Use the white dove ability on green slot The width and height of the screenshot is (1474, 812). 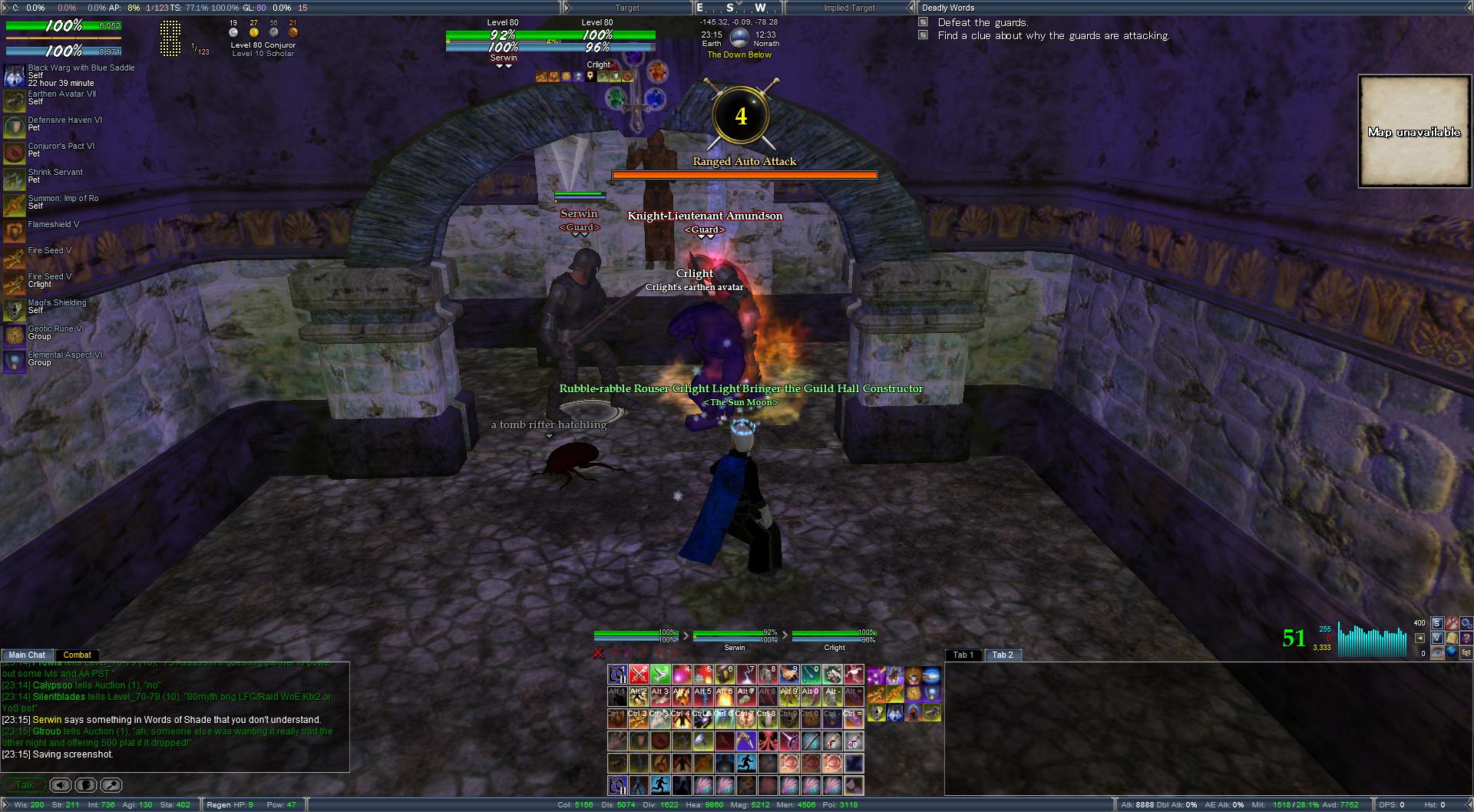(660, 675)
